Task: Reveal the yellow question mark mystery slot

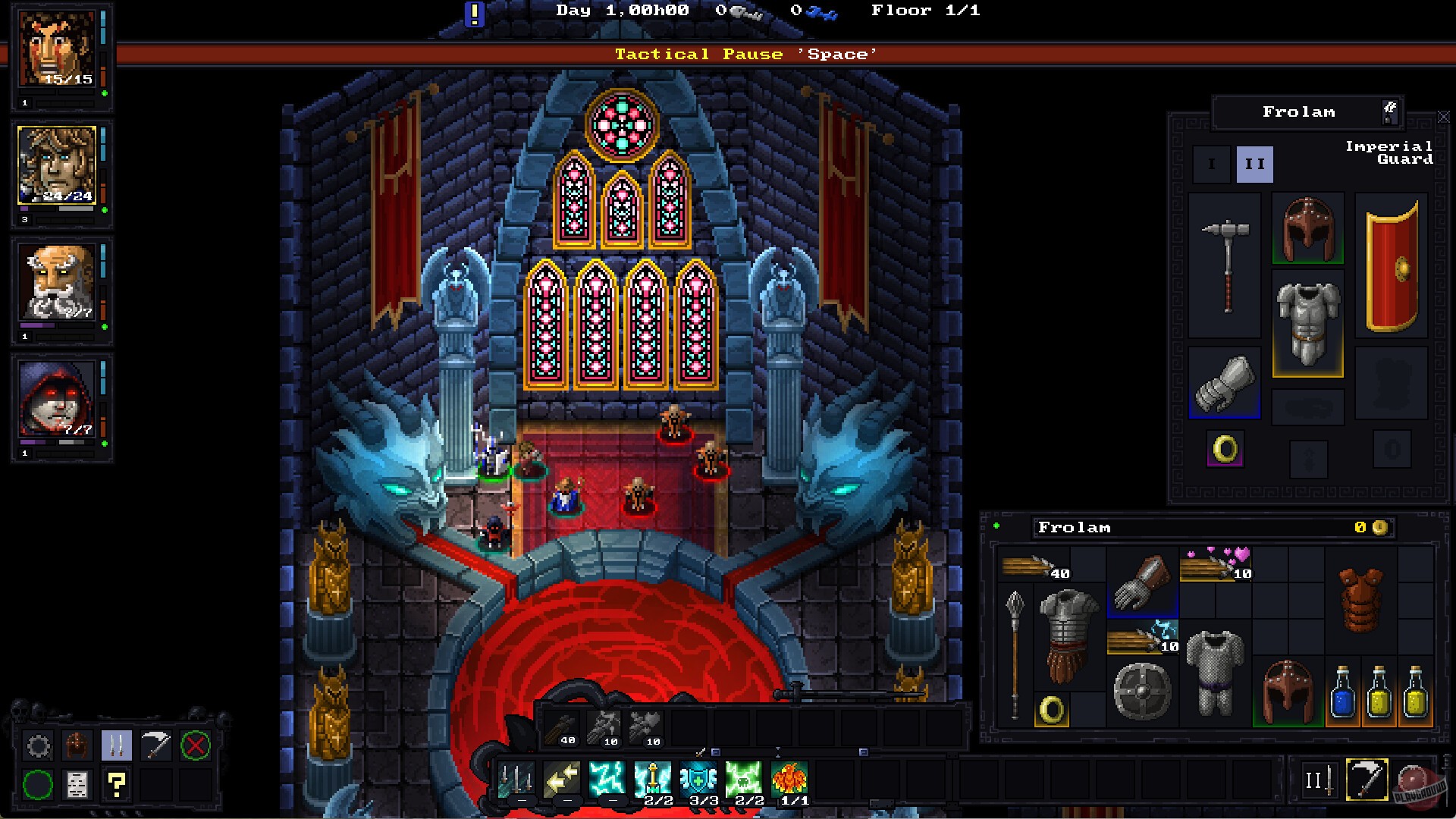Action: 116,786
